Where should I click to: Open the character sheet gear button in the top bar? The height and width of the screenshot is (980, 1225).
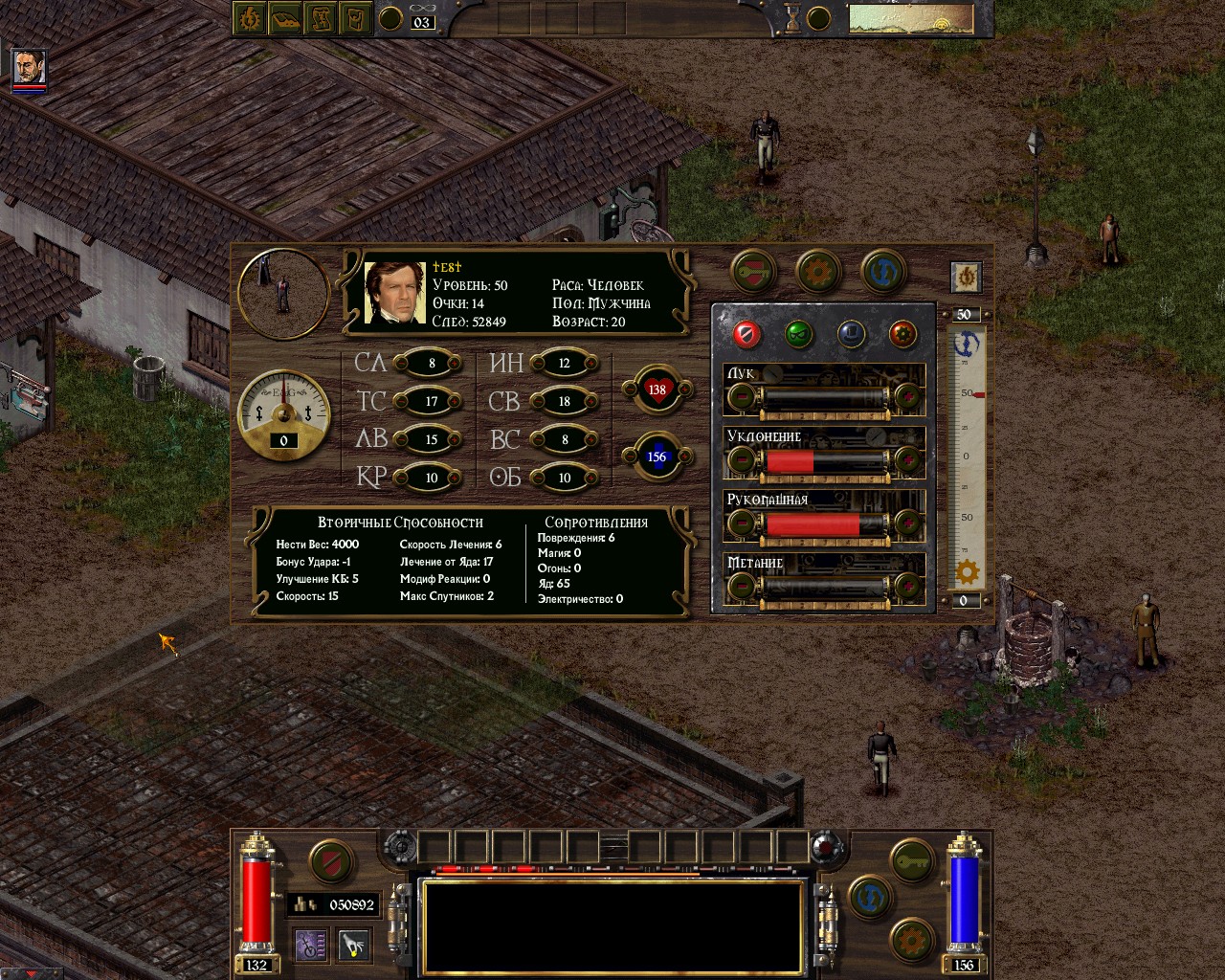point(250,18)
